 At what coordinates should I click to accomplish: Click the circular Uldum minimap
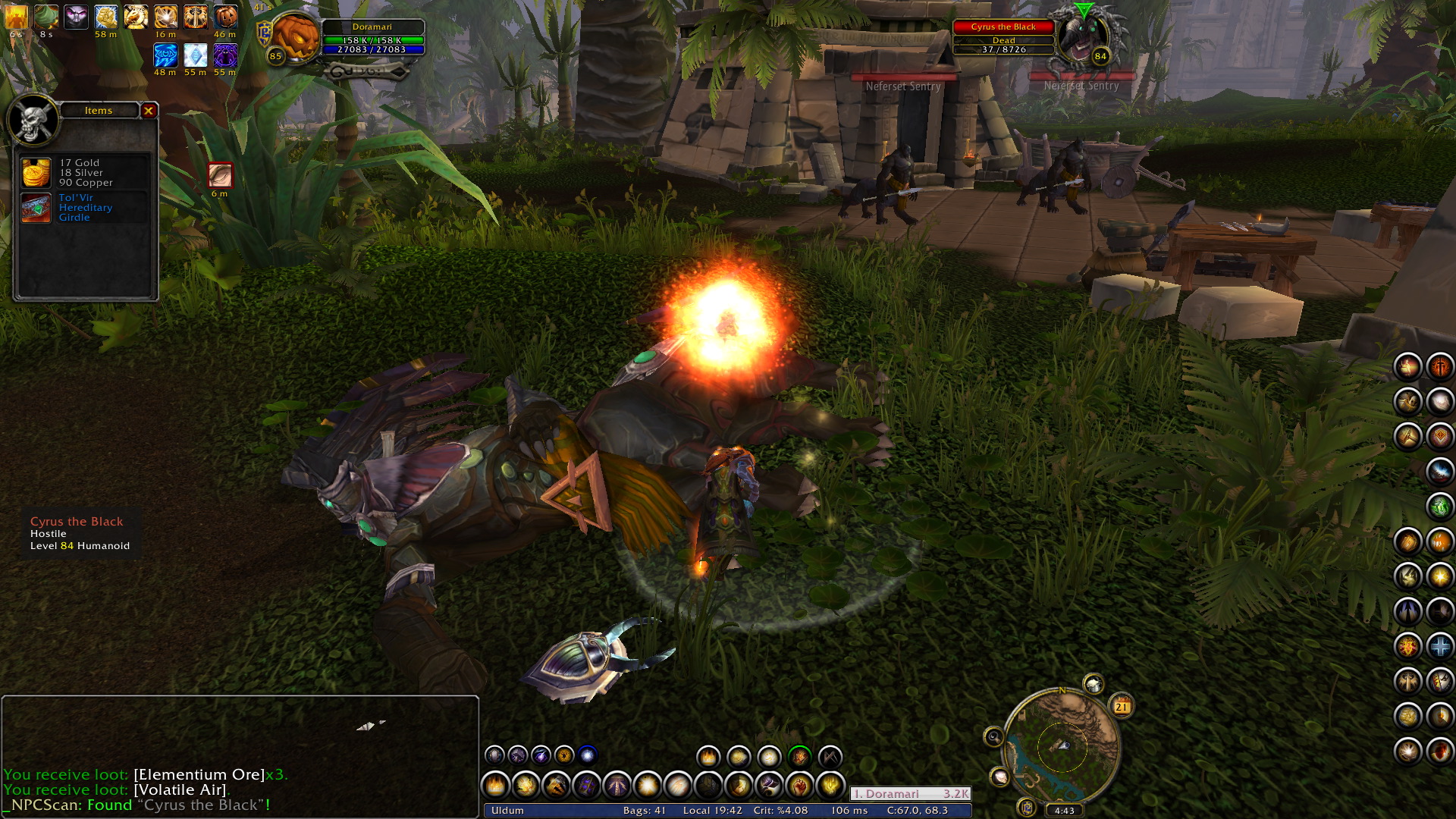click(x=1061, y=748)
